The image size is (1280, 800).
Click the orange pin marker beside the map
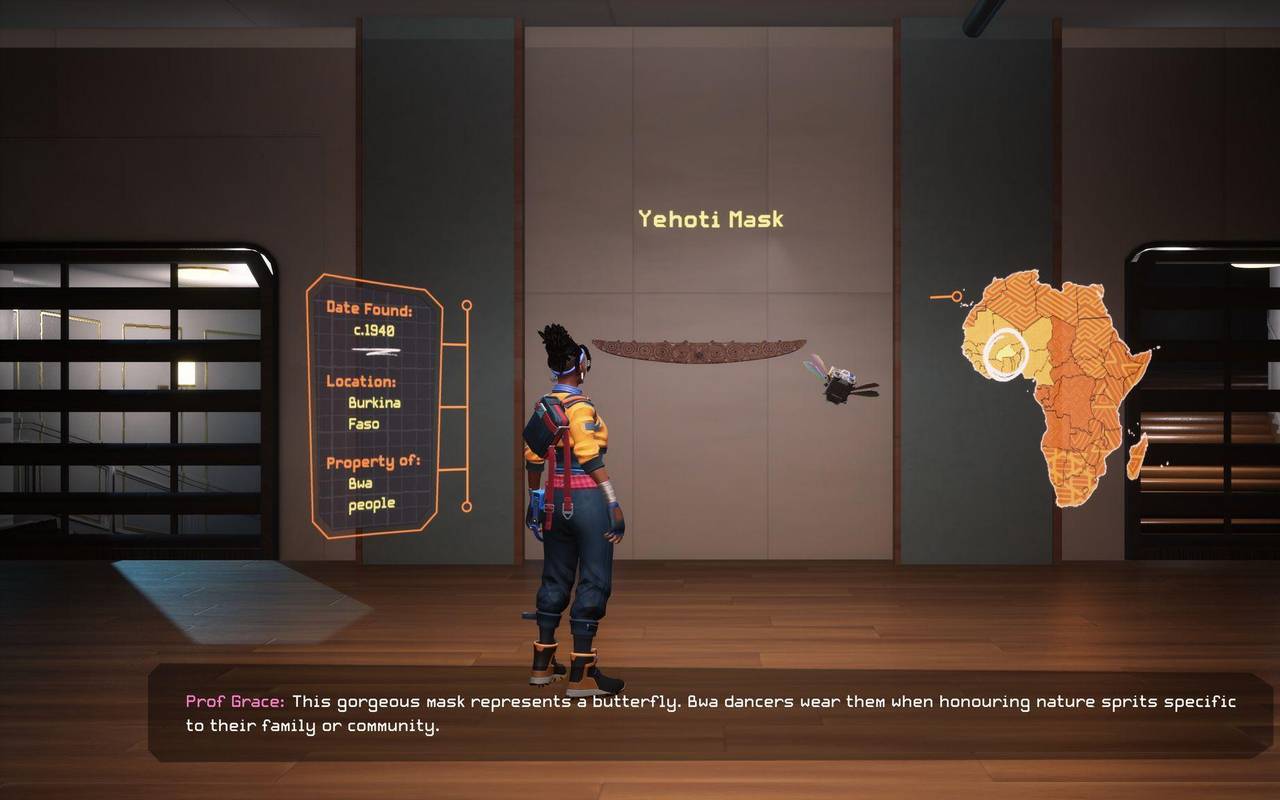pyautogui.click(x=956, y=296)
